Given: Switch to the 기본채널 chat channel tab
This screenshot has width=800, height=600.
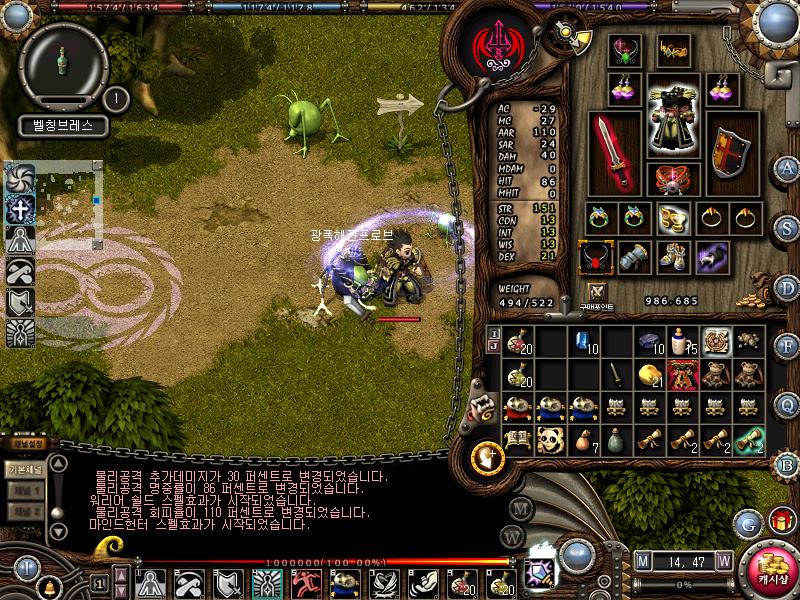Looking at the screenshot, I should (x=24, y=468).
